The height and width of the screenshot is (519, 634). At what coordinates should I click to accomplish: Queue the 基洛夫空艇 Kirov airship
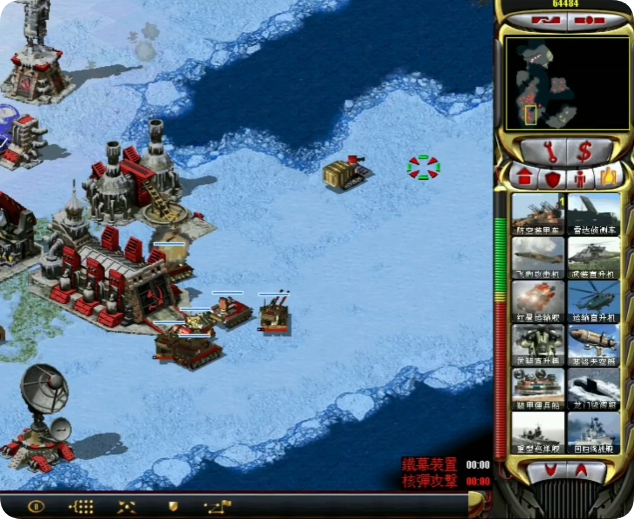594,345
